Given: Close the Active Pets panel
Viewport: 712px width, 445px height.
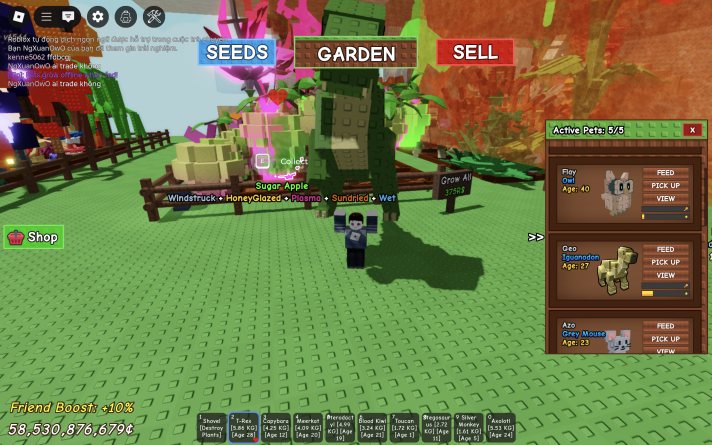Looking at the screenshot, I should [691, 130].
